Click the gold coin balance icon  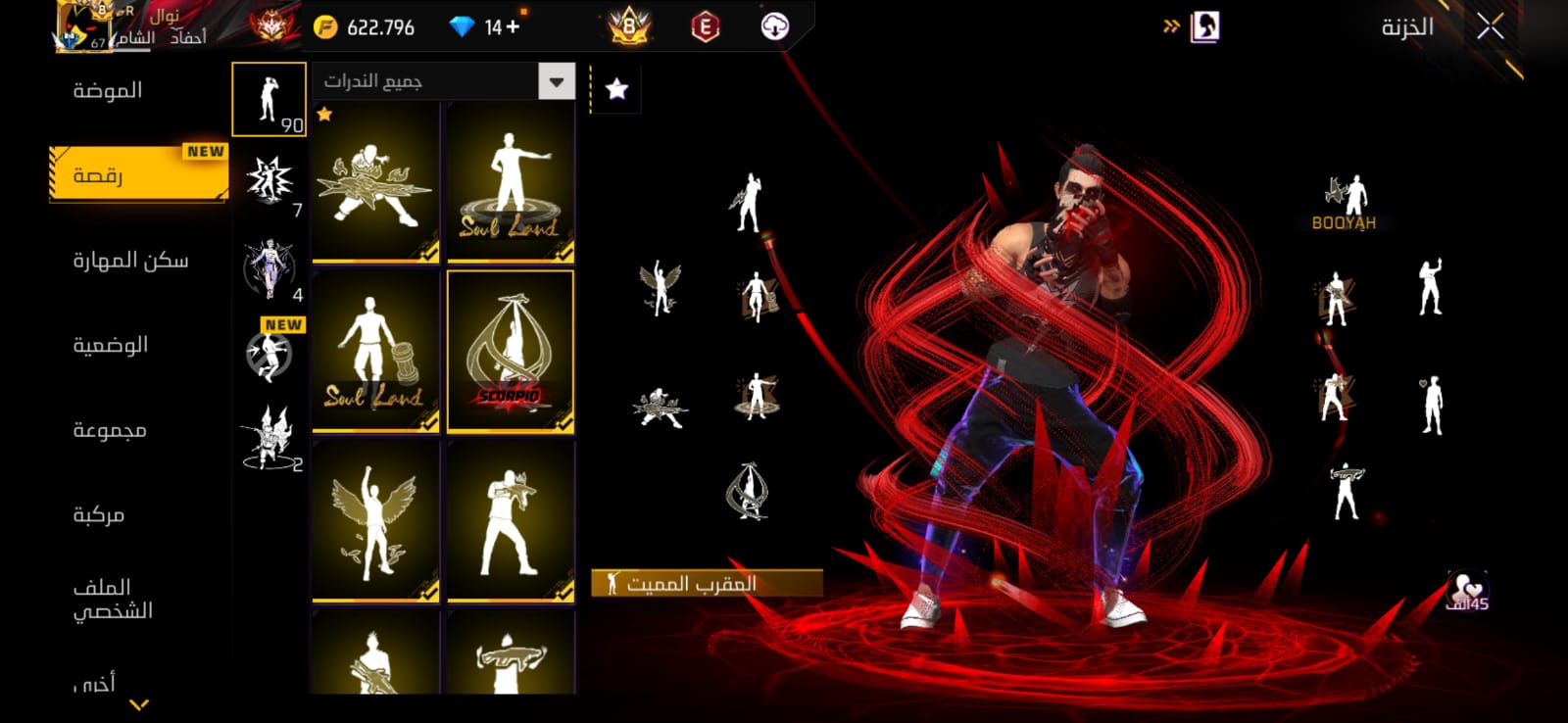[x=325, y=27]
